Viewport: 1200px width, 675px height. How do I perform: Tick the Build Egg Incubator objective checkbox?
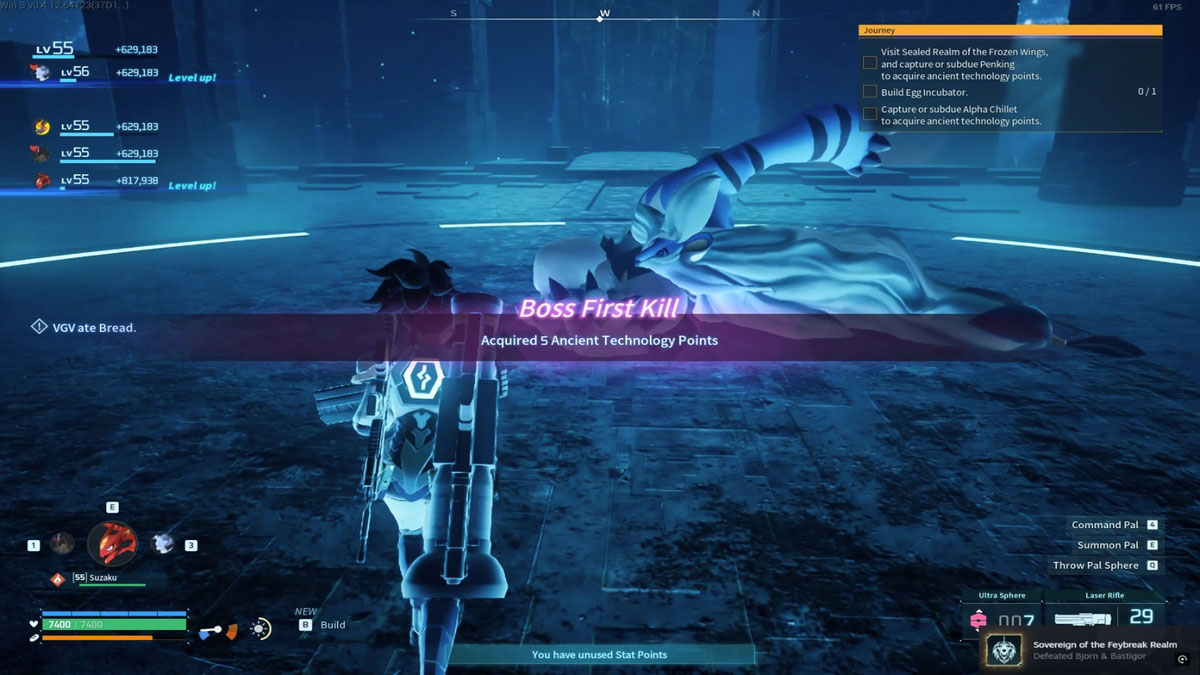click(x=870, y=92)
